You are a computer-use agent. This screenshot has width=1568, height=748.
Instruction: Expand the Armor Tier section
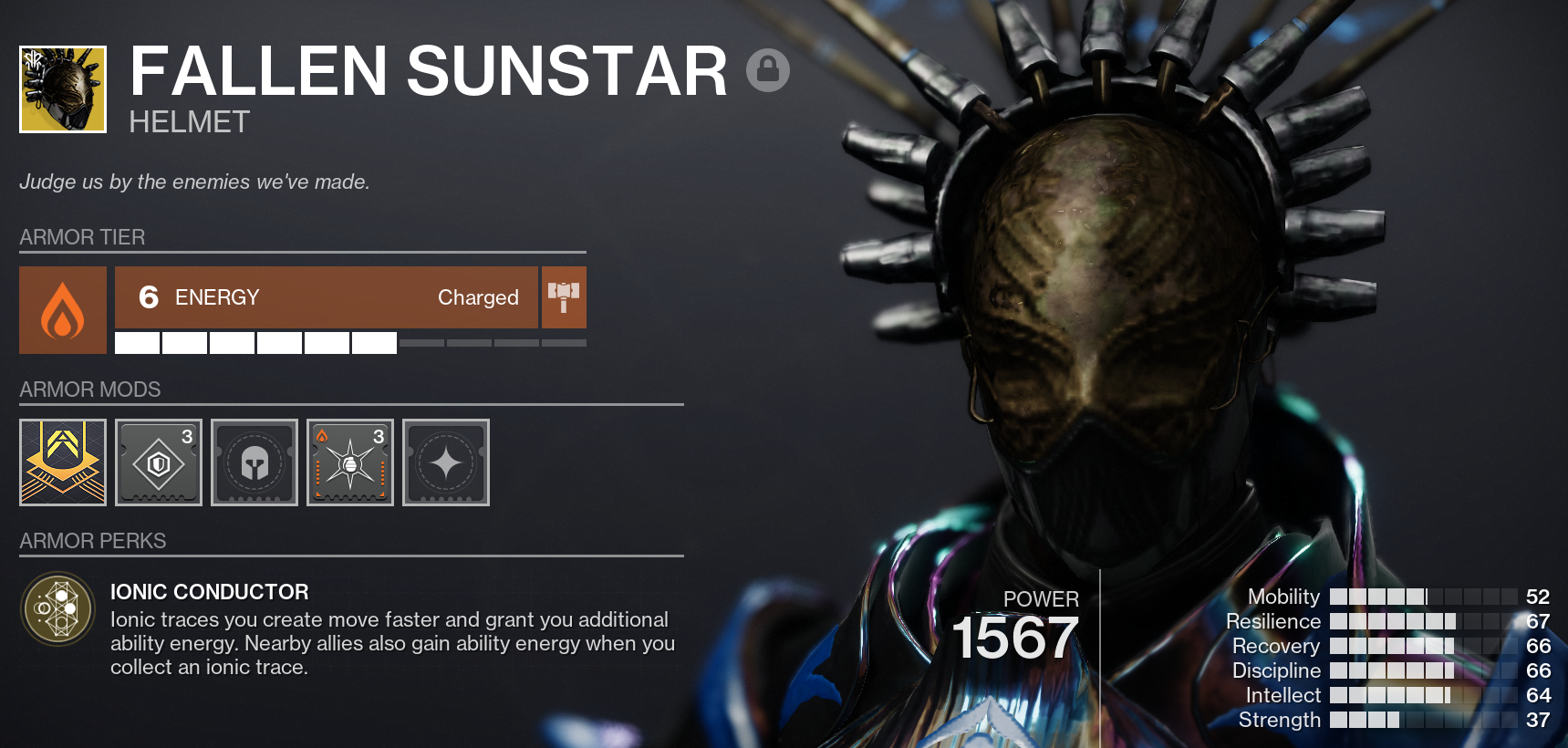pyautogui.click(x=82, y=237)
